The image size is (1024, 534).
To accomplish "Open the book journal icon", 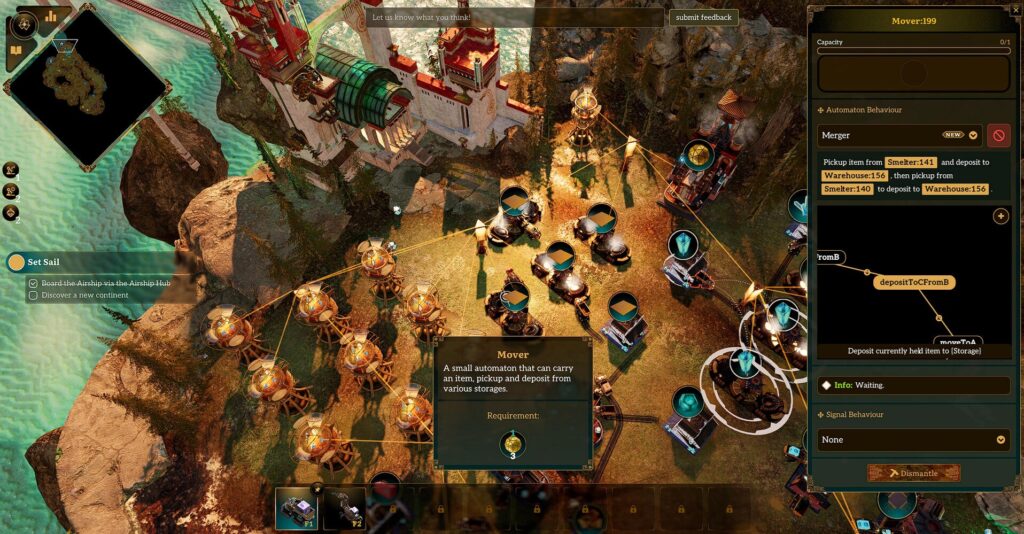I will pos(16,50).
